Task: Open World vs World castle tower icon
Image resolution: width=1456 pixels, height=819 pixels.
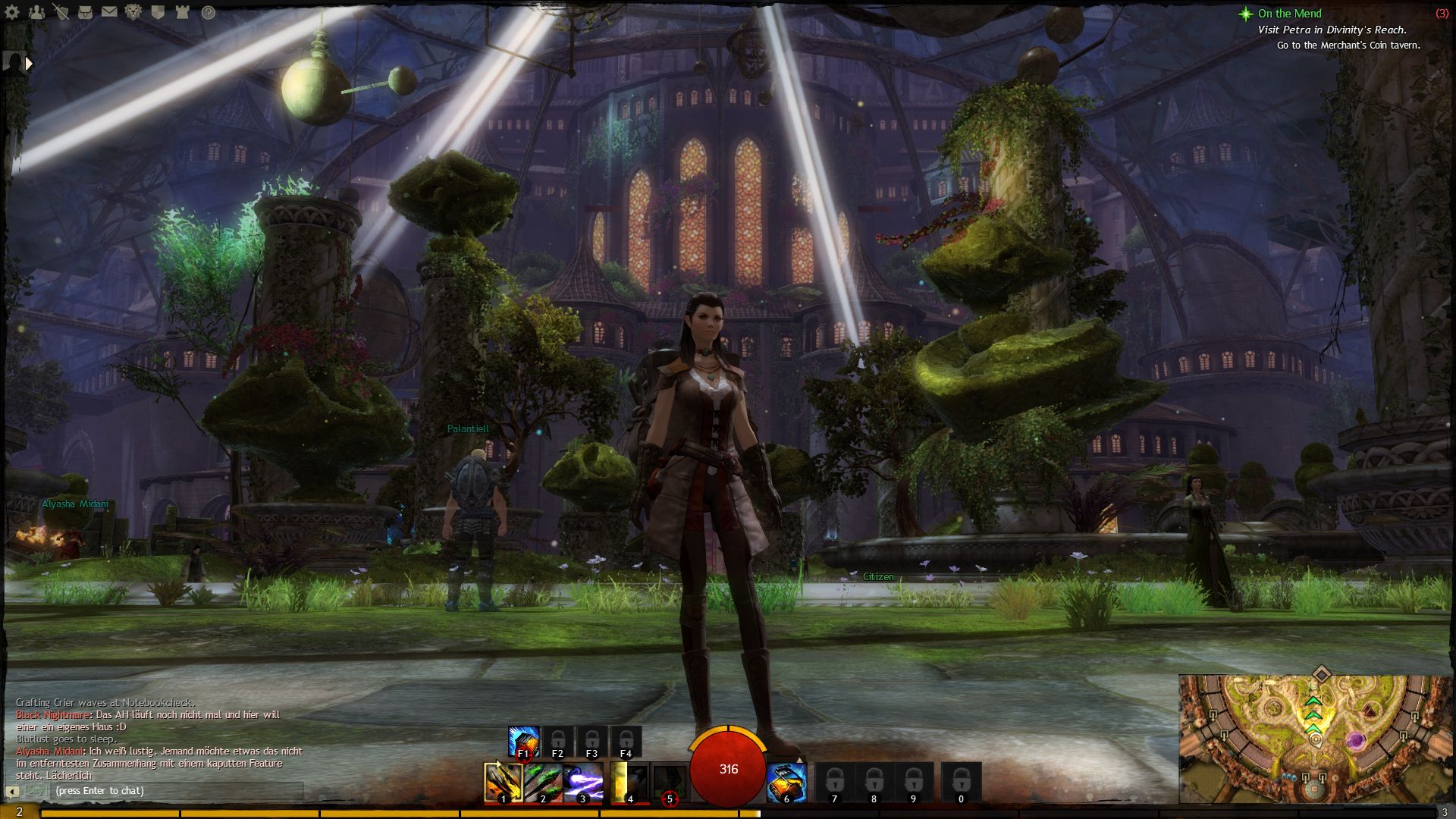Action: (x=183, y=12)
